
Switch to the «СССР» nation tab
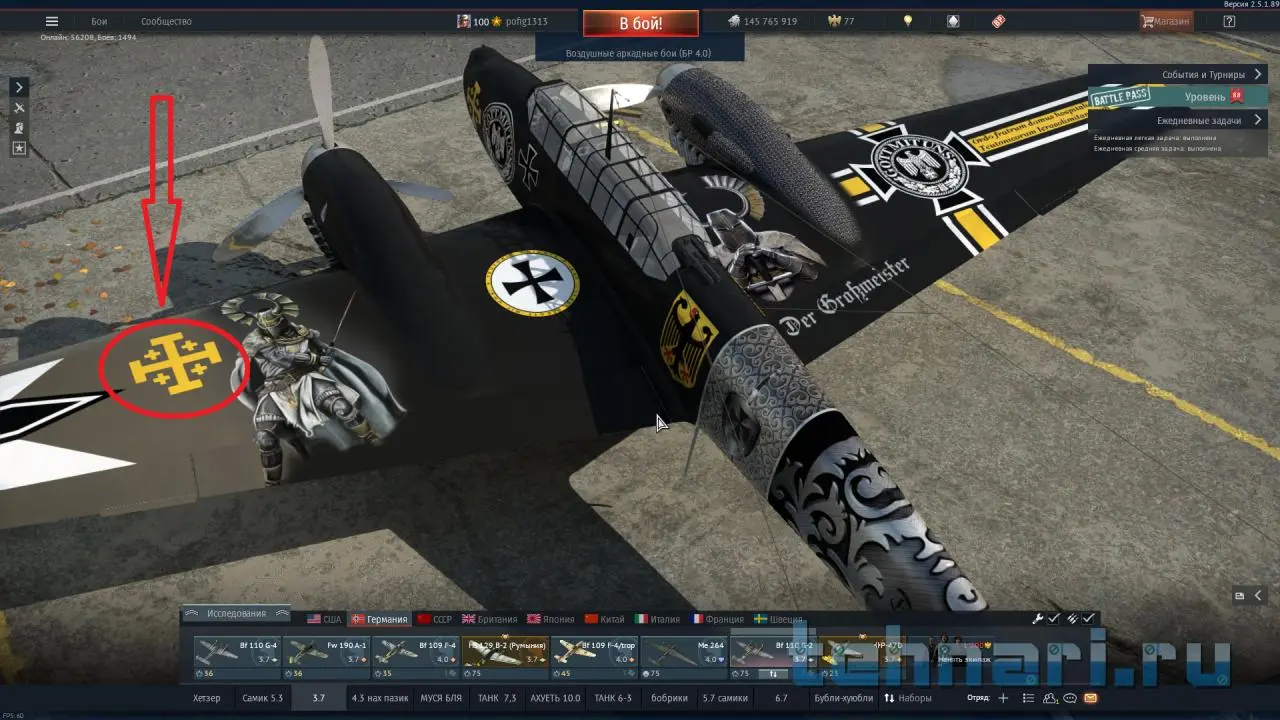(435, 619)
